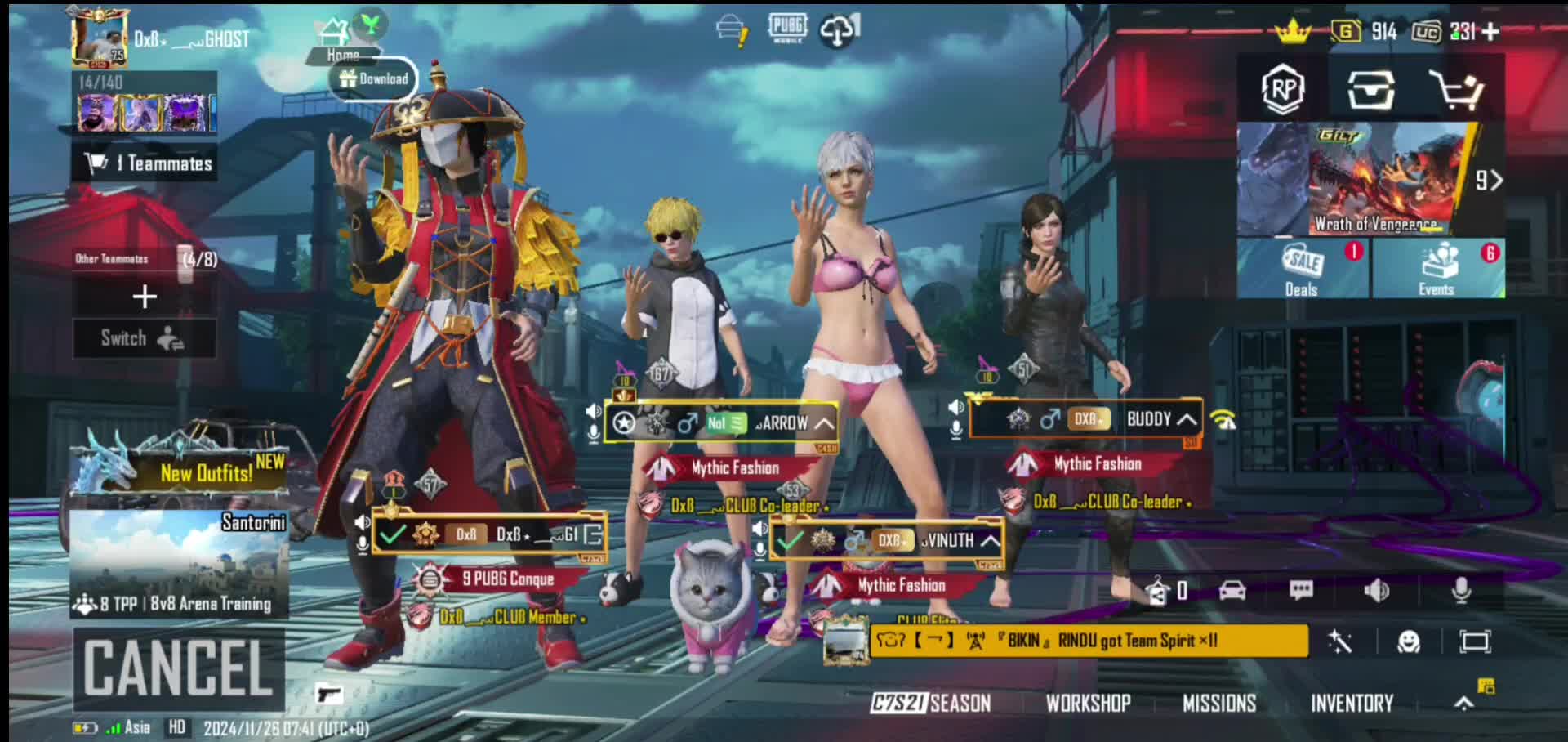Image resolution: width=1568 pixels, height=742 pixels.
Task: Toggle the microphone icon
Action: click(1461, 590)
